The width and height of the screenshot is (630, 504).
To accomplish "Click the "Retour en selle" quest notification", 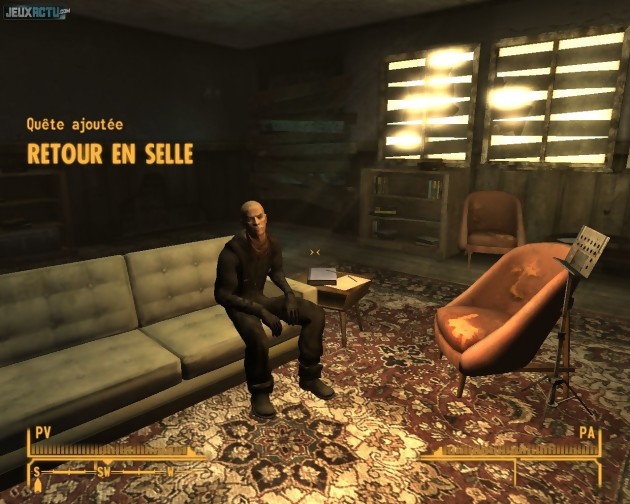I will tap(110, 154).
